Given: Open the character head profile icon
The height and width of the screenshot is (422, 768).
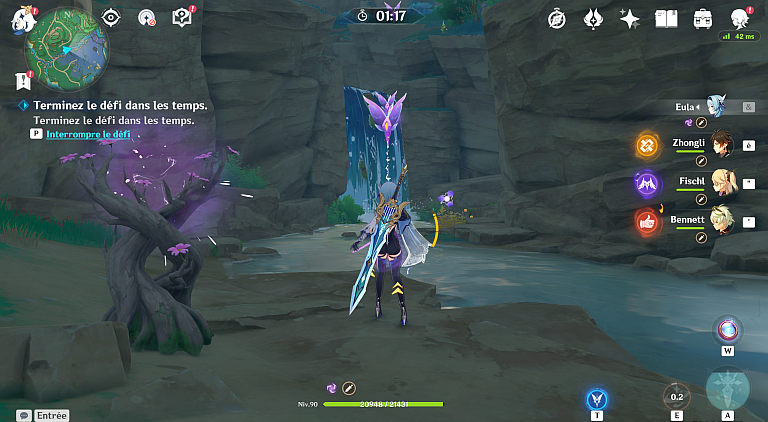Looking at the screenshot, I should coord(740,18).
